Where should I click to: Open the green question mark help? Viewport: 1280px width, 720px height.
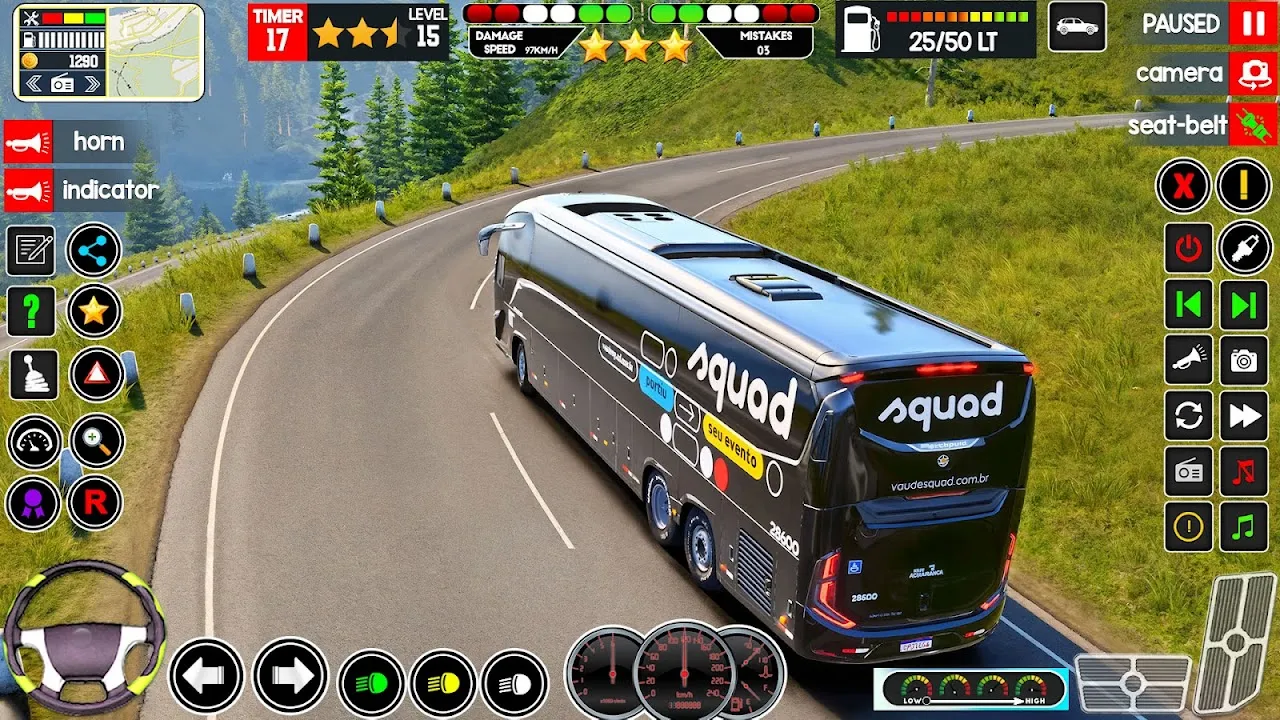click(31, 312)
